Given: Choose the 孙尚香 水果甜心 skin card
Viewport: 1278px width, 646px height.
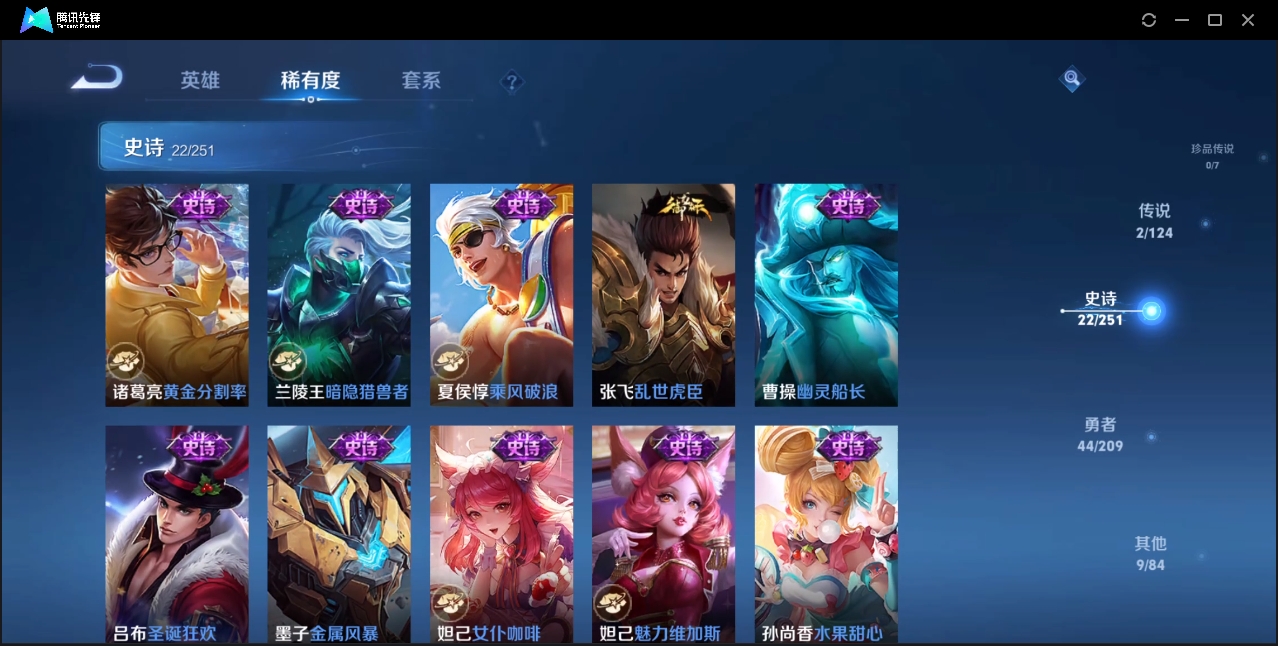Looking at the screenshot, I should (x=826, y=534).
